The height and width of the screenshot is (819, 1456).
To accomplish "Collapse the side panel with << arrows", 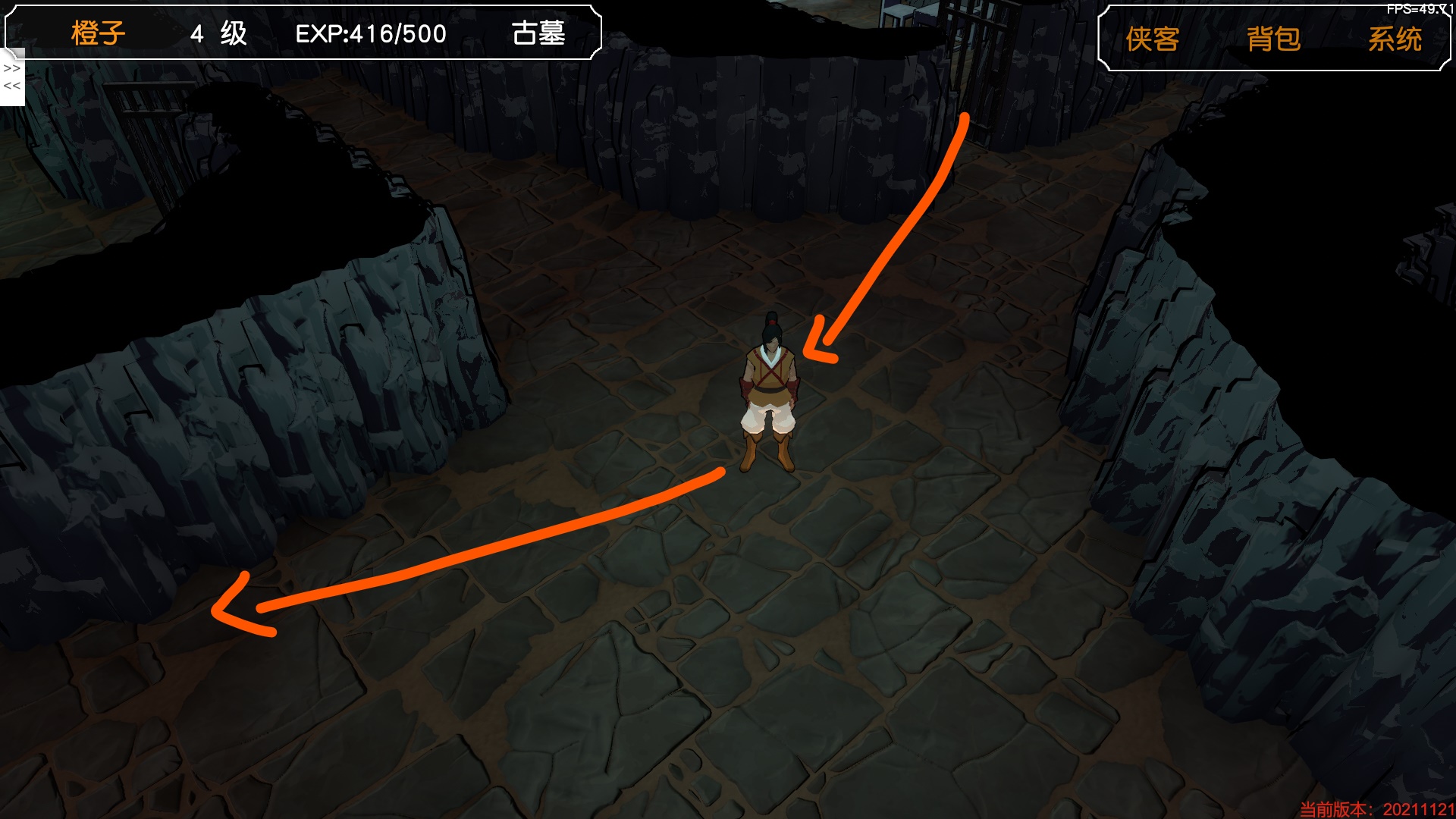I will (12, 86).
